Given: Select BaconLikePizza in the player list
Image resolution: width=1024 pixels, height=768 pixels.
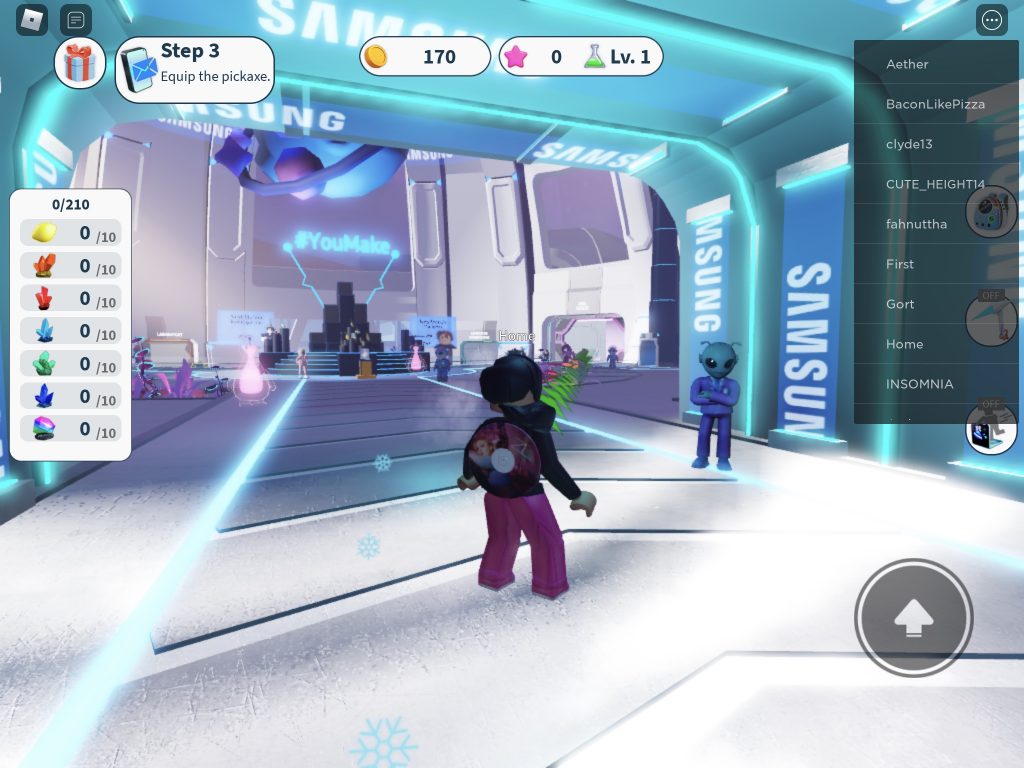Looking at the screenshot, I should pos(935,104).
